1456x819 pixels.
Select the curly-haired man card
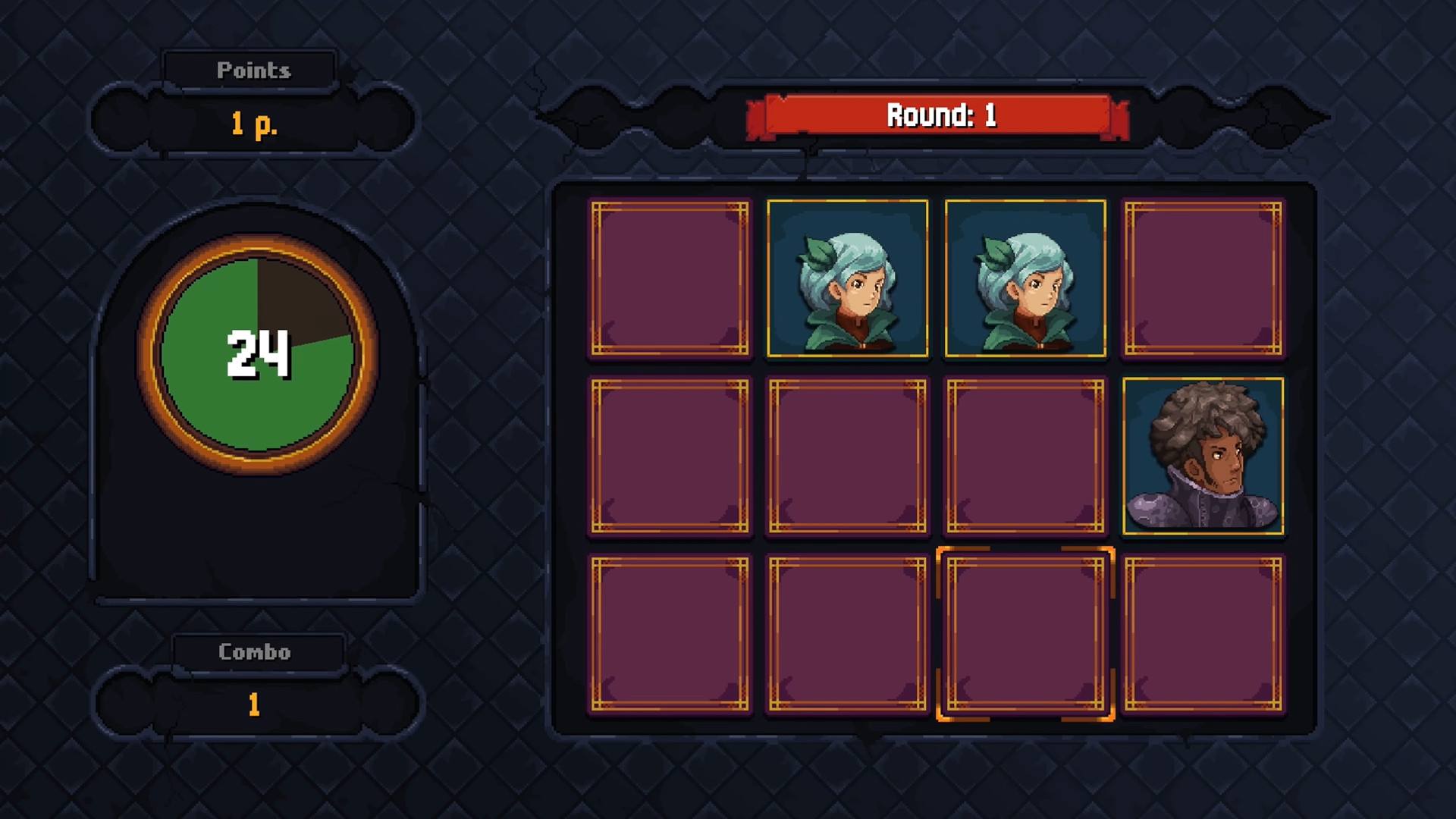[x=1203, y=457]
